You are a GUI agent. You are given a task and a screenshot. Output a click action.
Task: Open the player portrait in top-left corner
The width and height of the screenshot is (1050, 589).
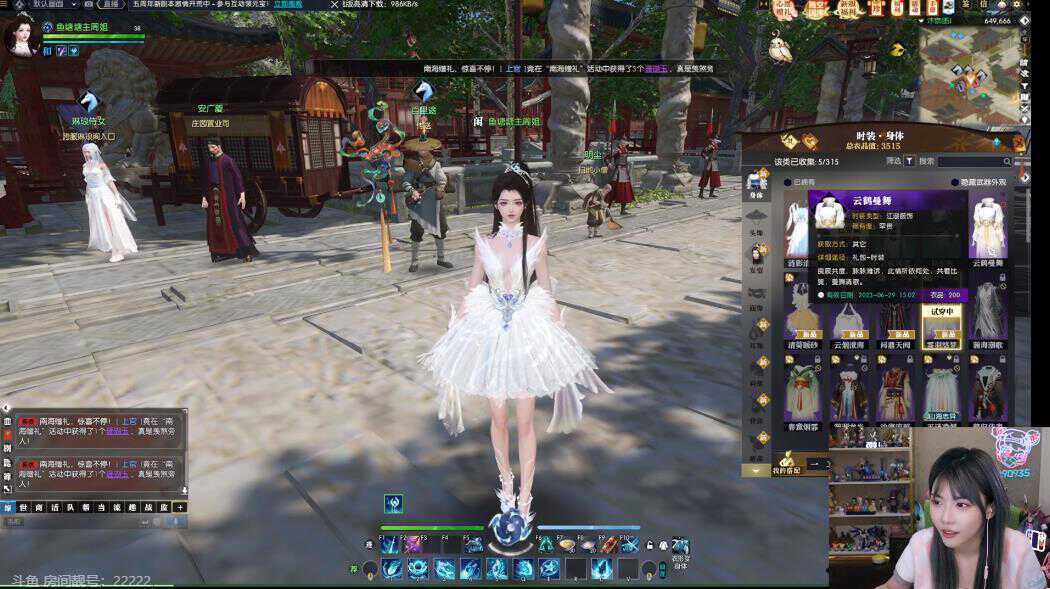tap(20, 37)
